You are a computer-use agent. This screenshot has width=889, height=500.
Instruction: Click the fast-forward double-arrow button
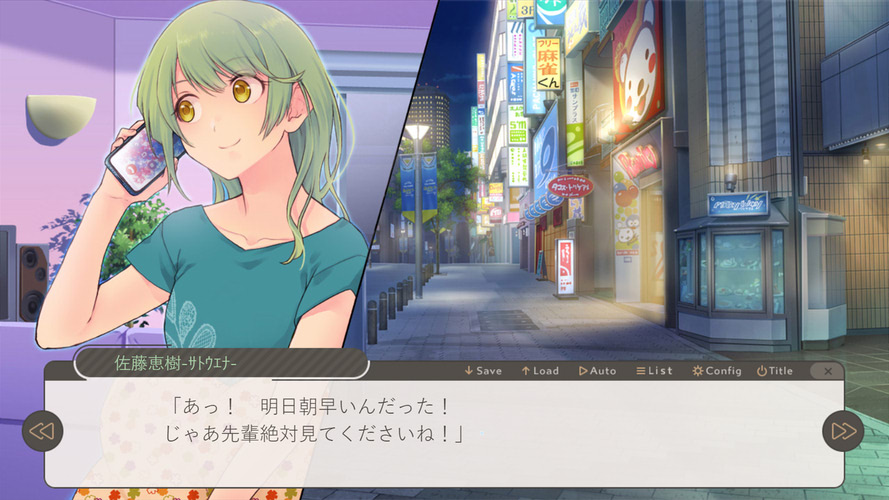pyautogui.click(x=842, y=431)
